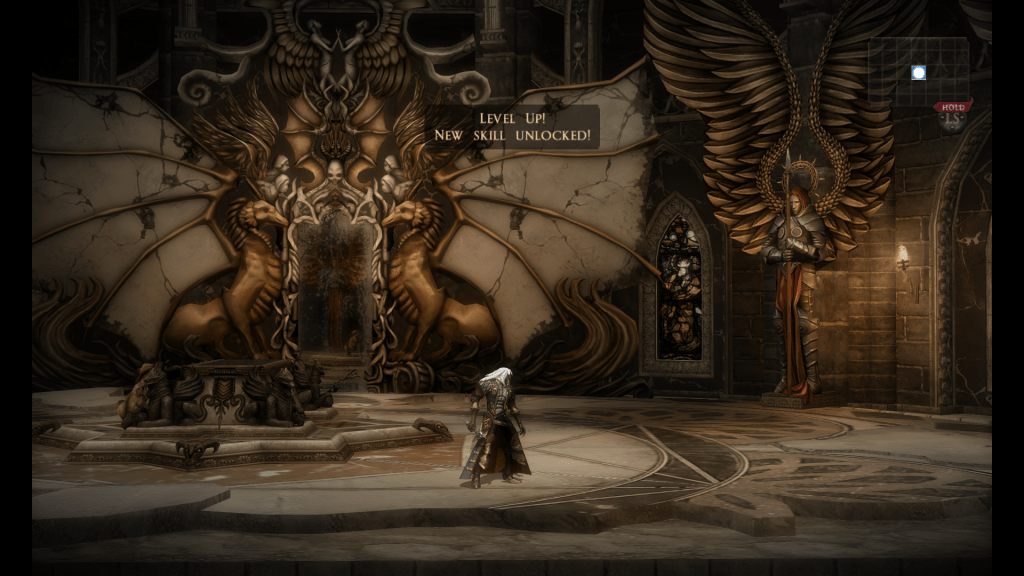1024x576 pixels.
Task: Click the Level Up skill unlocked notification
Action: tap(513, 126)
